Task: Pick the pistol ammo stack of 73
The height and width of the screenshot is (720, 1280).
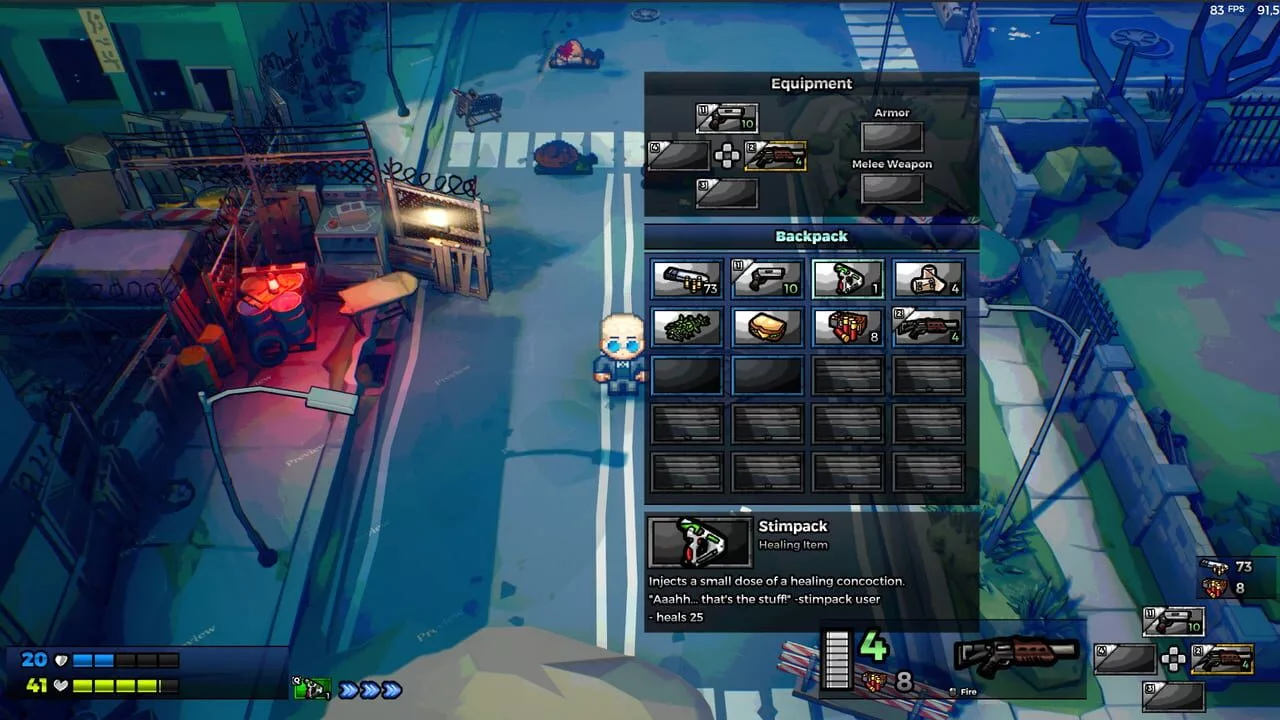Action: click(x=687, y=279)
